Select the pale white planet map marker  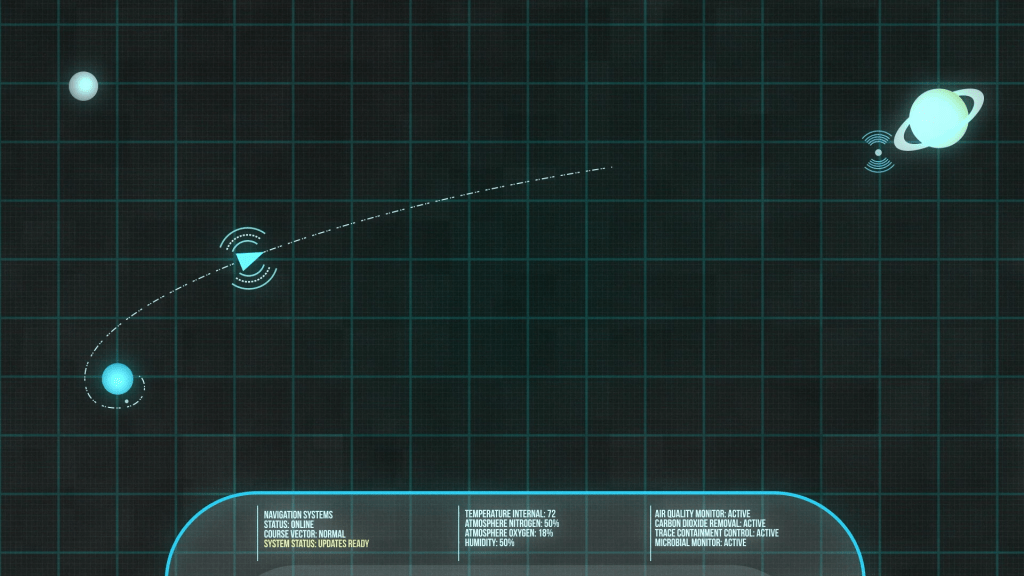click(83, 86)
